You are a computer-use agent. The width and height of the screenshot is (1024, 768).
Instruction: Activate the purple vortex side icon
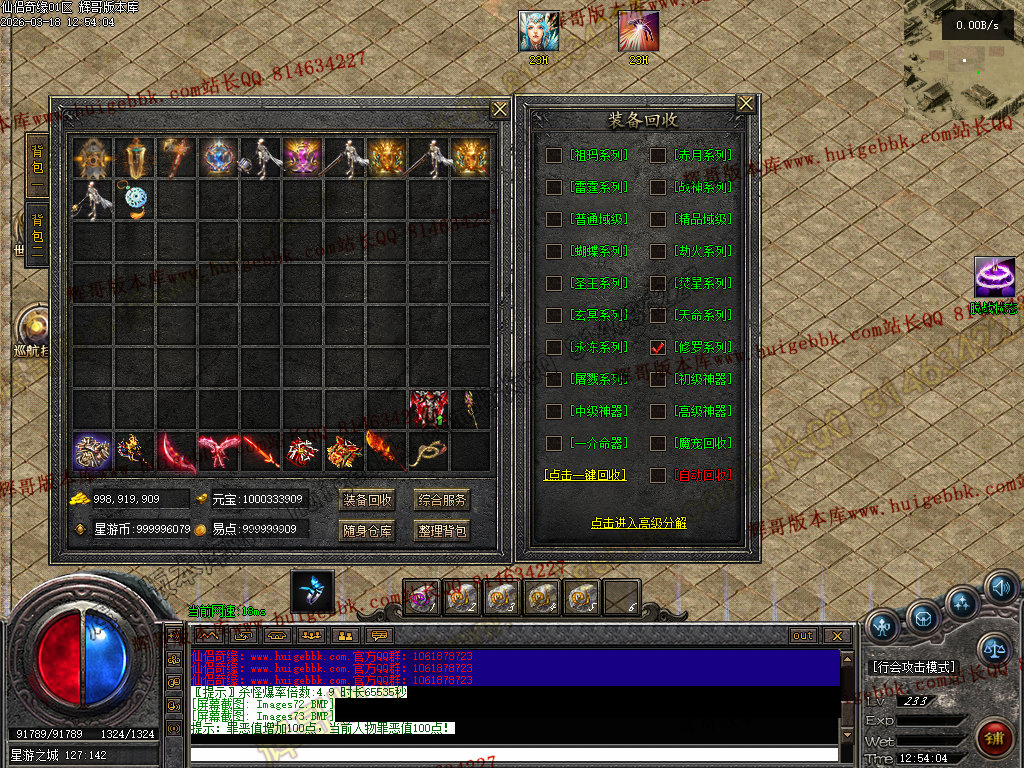pyautogui.click(x=994, y=278)
